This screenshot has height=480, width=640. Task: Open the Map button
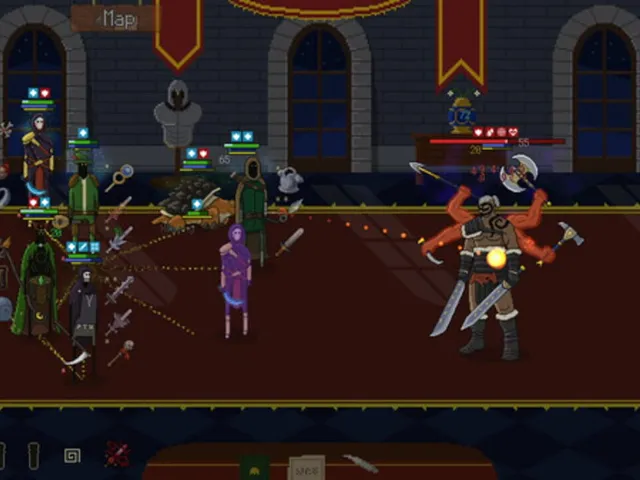pos(115,17)
